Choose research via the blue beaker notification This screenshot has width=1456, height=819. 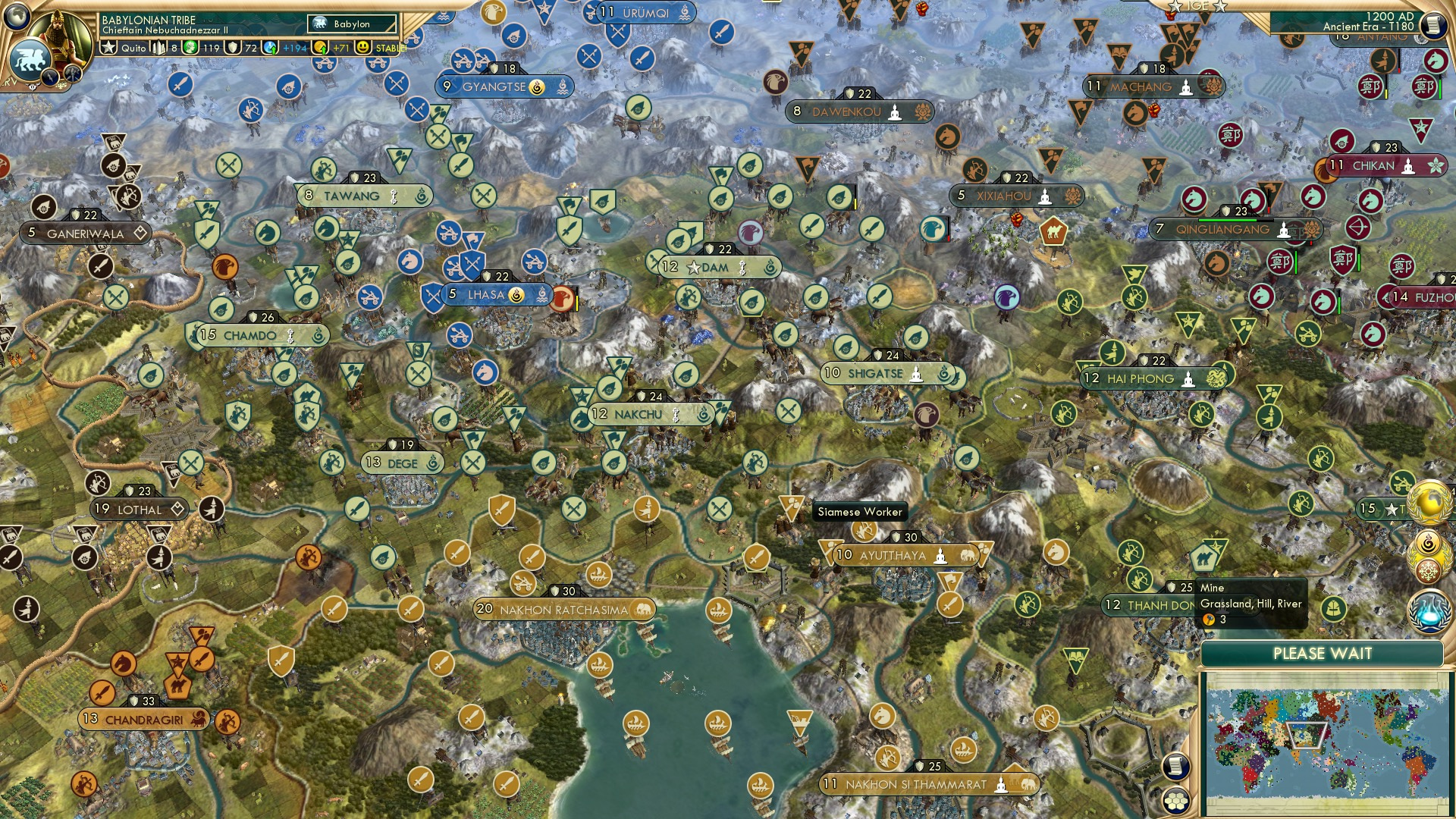click(x=1429, y=608)
